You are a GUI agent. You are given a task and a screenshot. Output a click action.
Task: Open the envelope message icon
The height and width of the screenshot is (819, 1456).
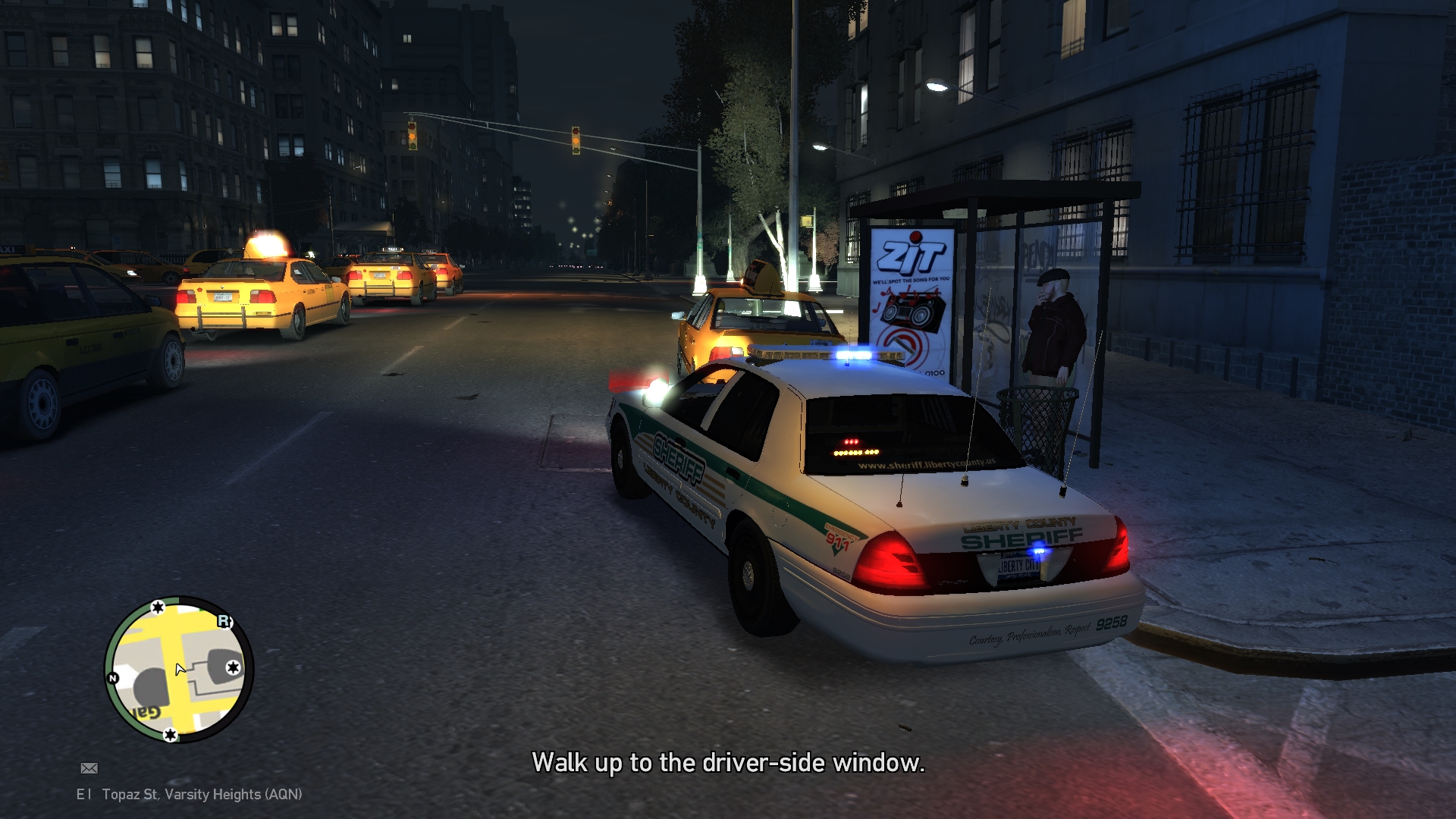pyautogui.click(x=89, y=768)
